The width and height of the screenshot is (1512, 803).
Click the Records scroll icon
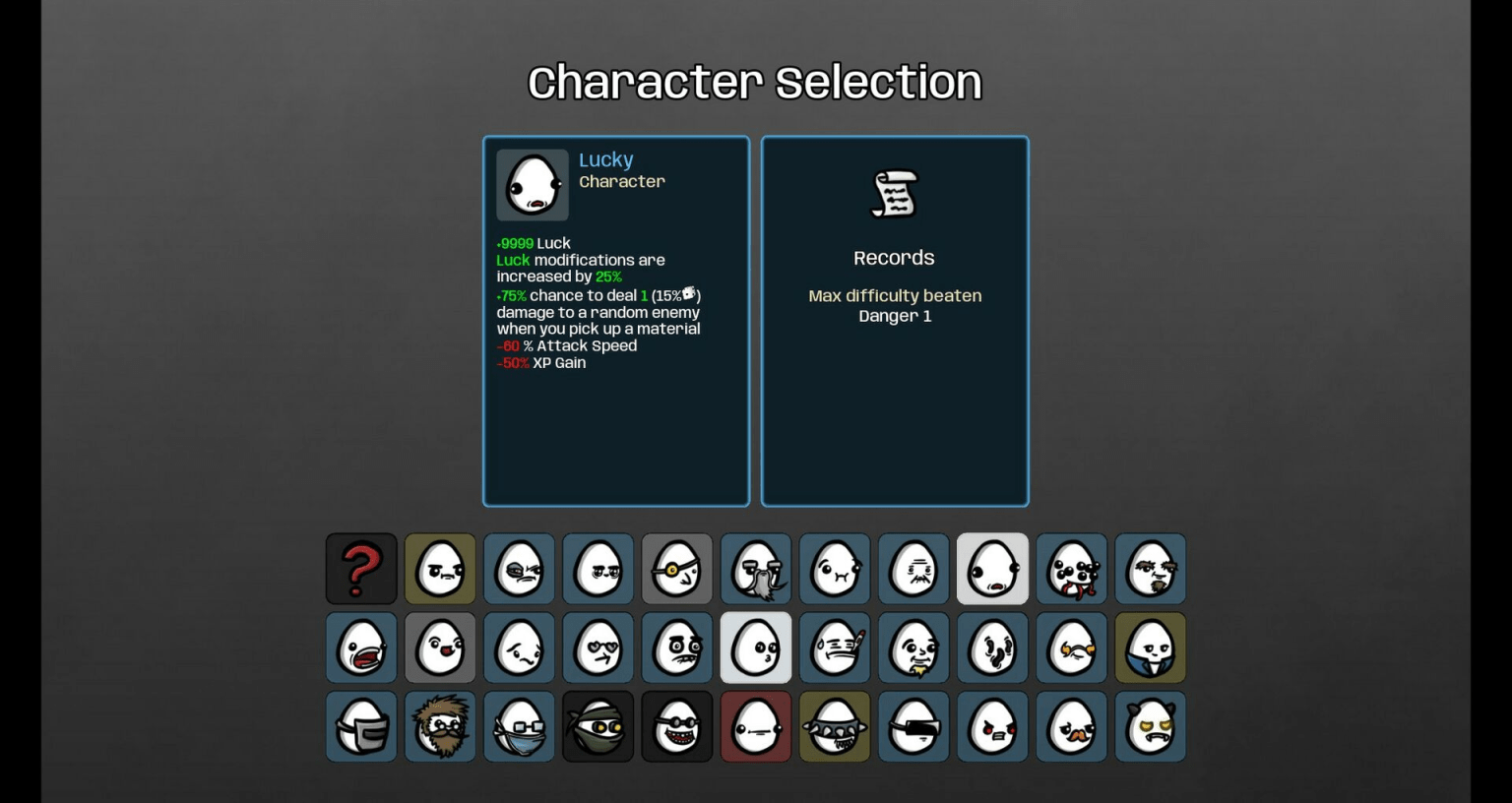894,195
